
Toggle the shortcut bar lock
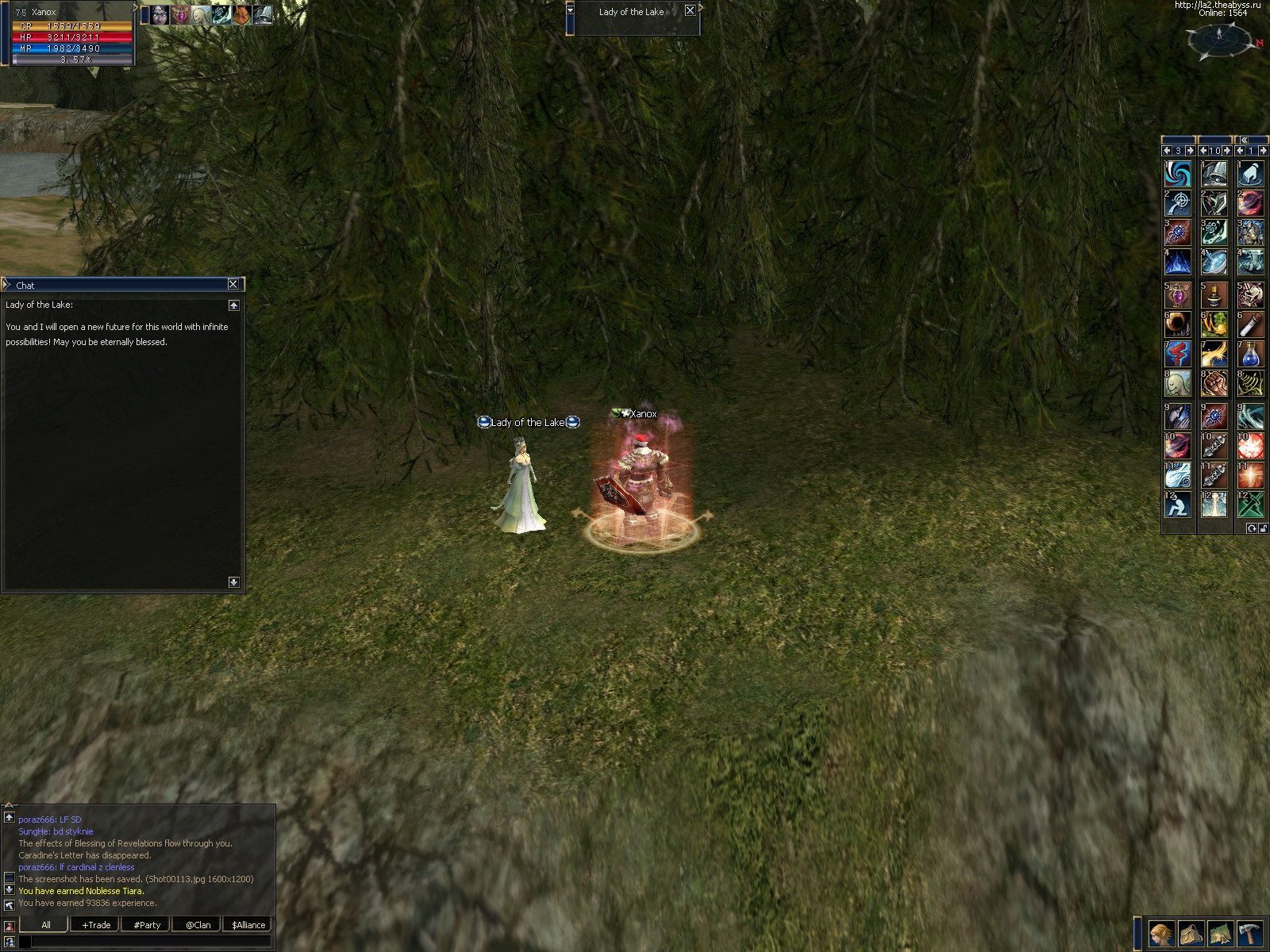pyautogui.click(x=1263, y=528)
